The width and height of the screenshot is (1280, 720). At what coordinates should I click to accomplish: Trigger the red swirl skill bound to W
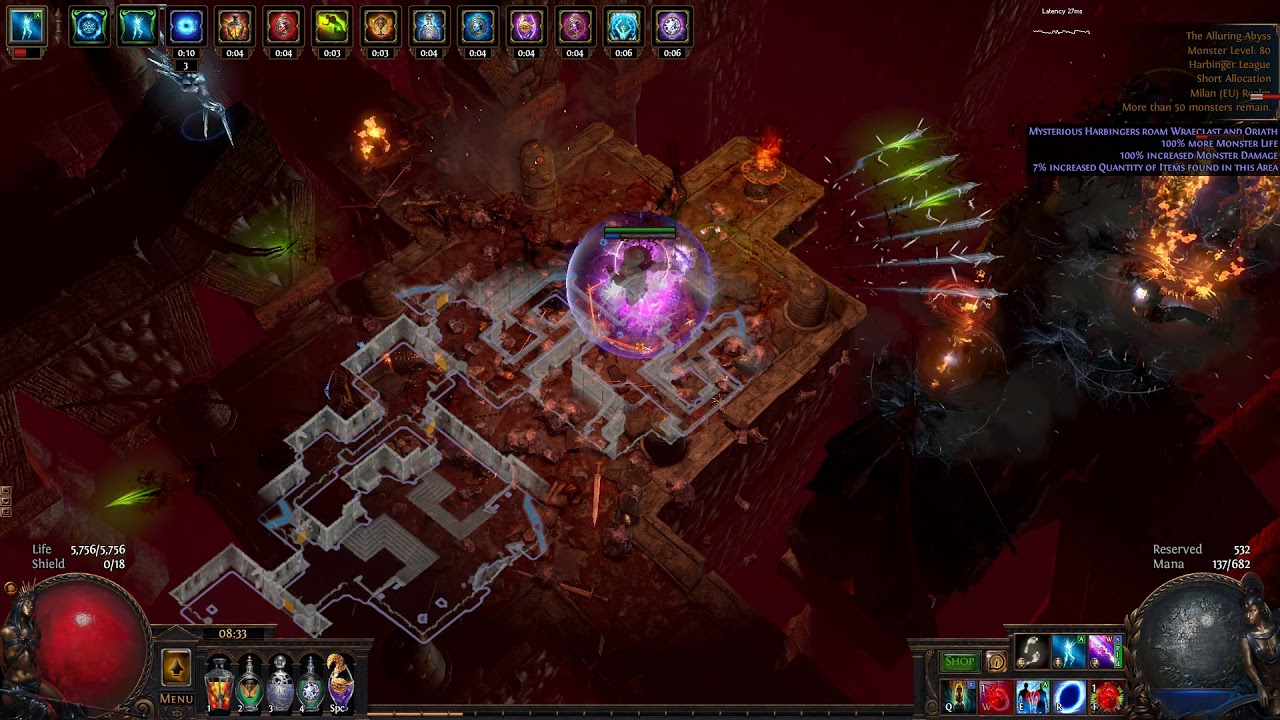click(995, 696)
